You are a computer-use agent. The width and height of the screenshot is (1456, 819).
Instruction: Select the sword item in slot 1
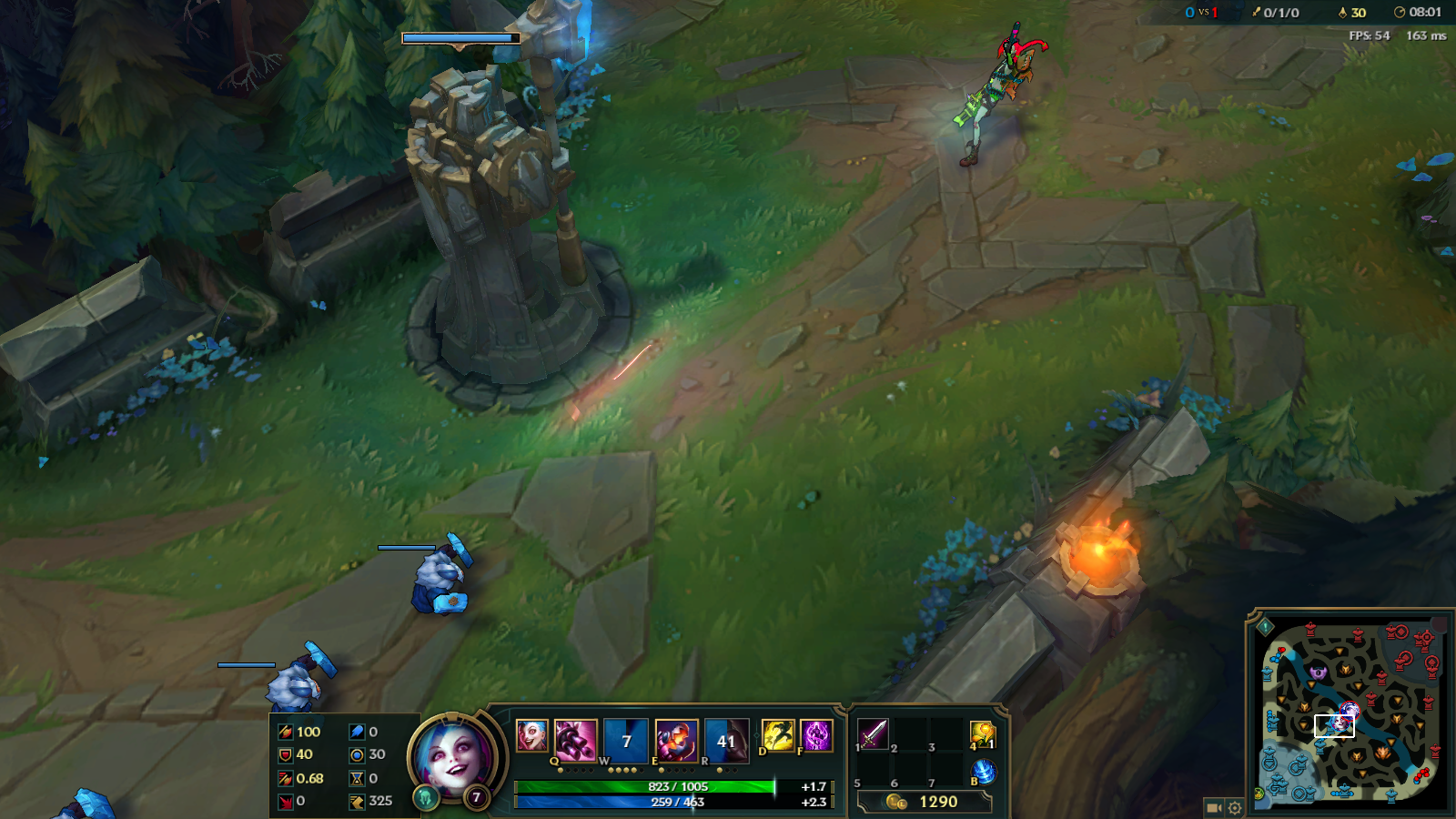pos(873,733)
